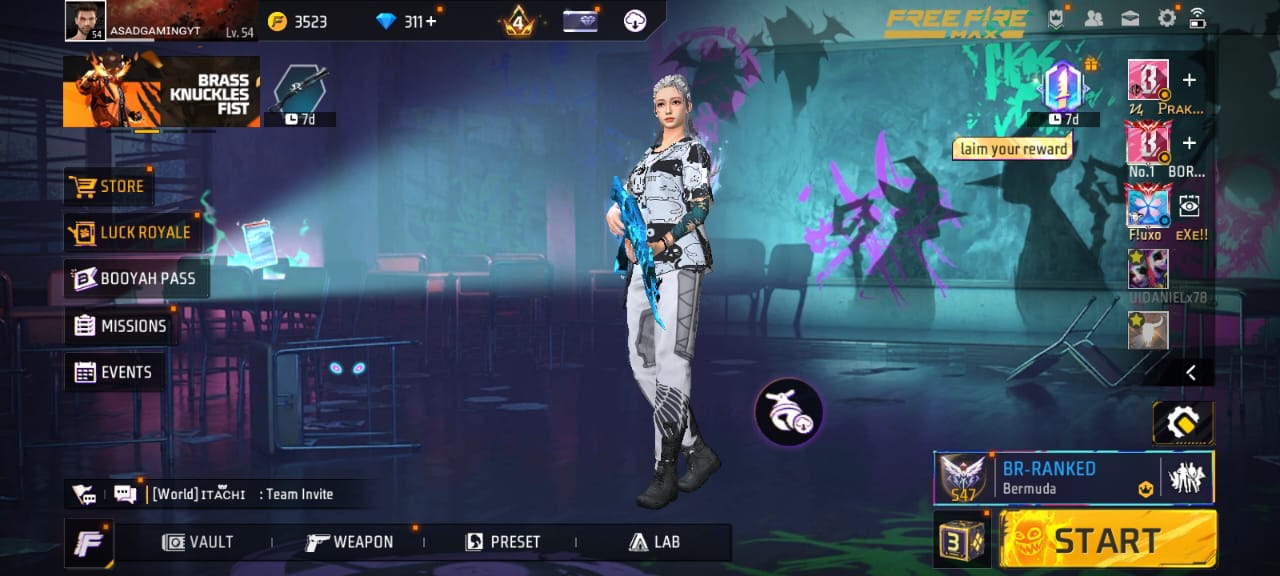1280x576 pixels.
Task: Open the Lab section
Action: pos(654,542)
